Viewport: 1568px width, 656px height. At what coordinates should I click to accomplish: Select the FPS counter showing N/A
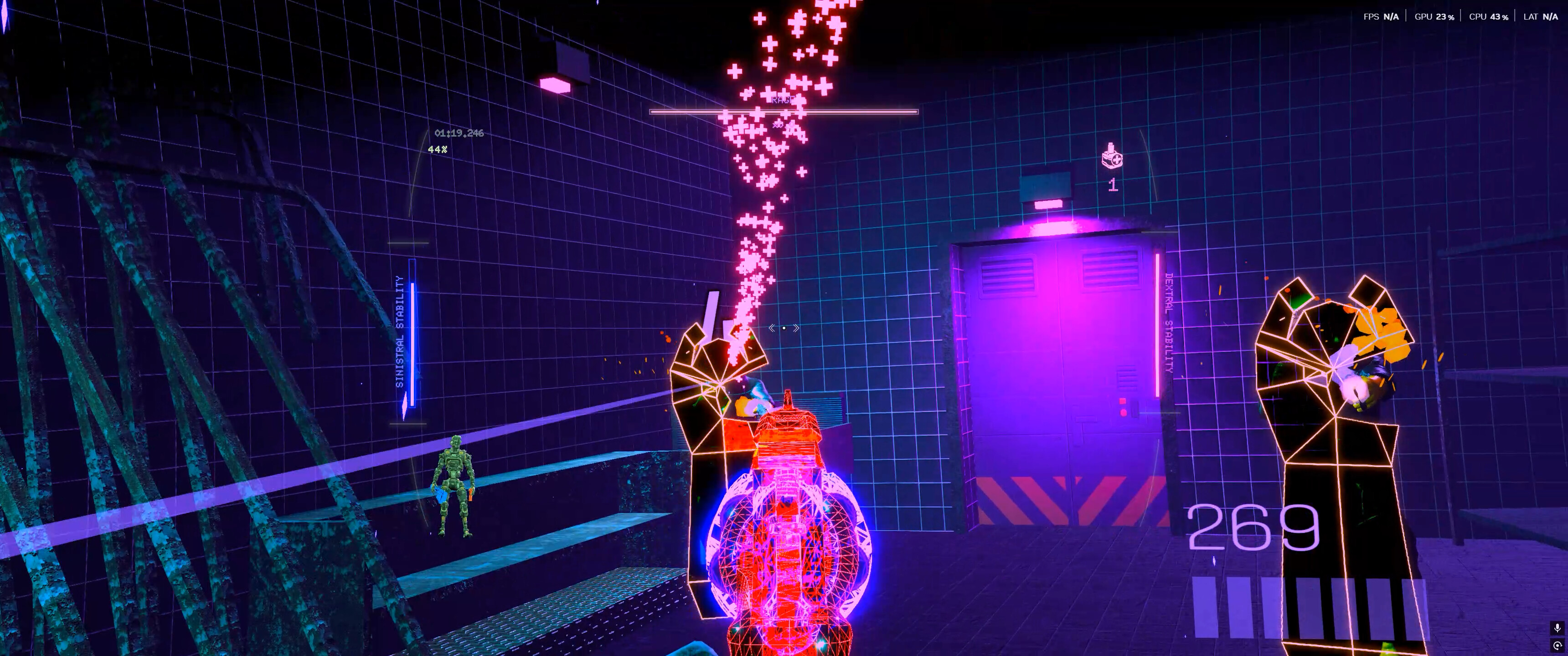point(1382,17)
